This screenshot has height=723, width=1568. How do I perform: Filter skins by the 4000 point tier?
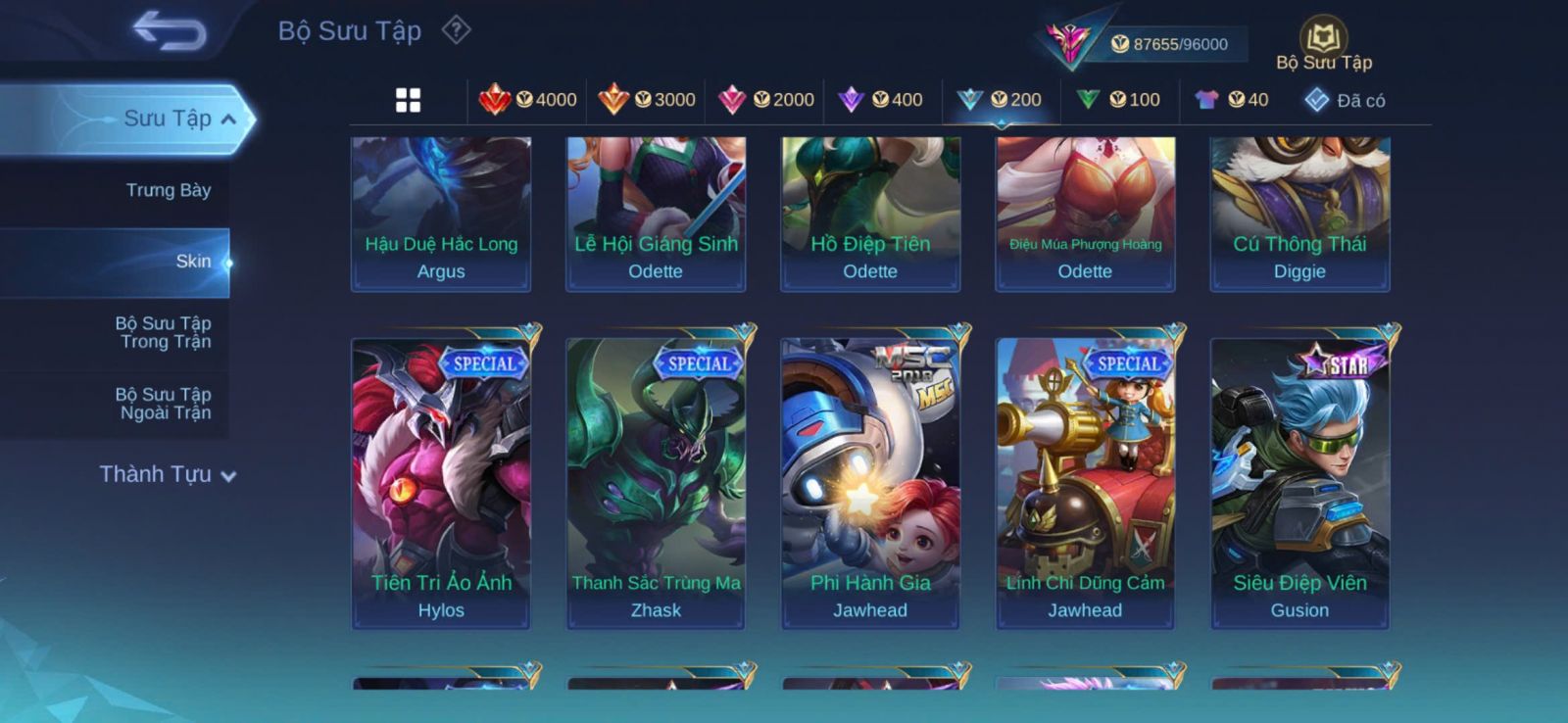click(x=528, y=100)
